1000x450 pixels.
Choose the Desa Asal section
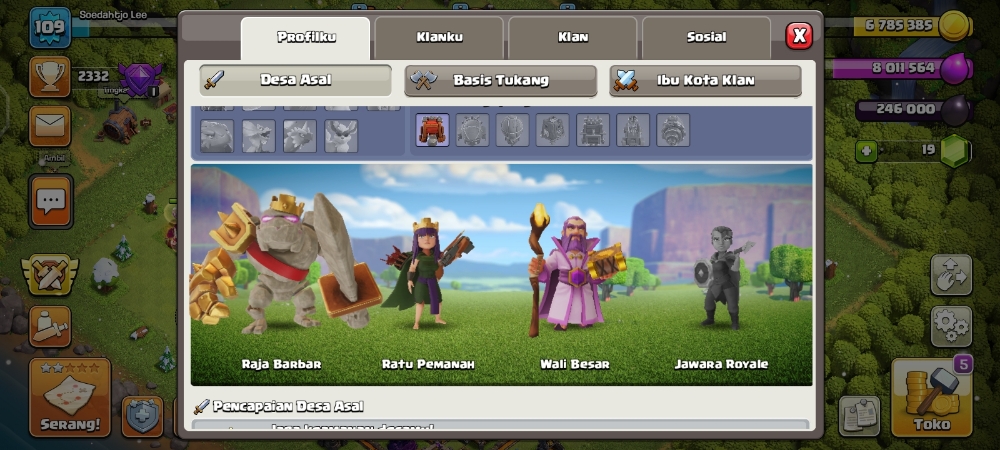click(295, 80)
